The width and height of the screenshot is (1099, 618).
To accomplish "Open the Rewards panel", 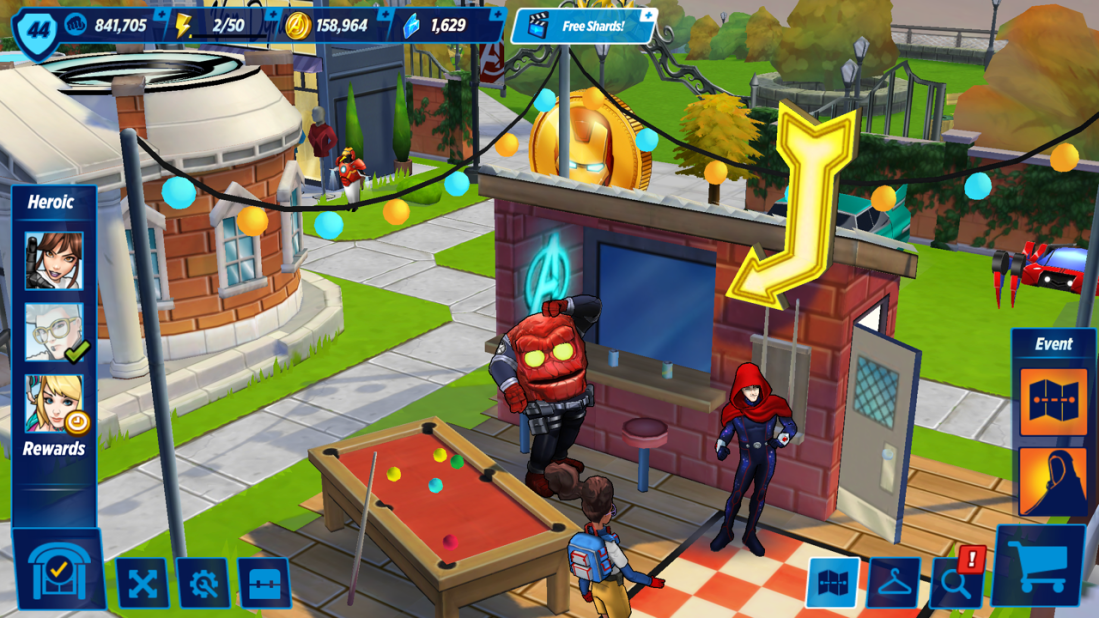I will pos(54,448).
